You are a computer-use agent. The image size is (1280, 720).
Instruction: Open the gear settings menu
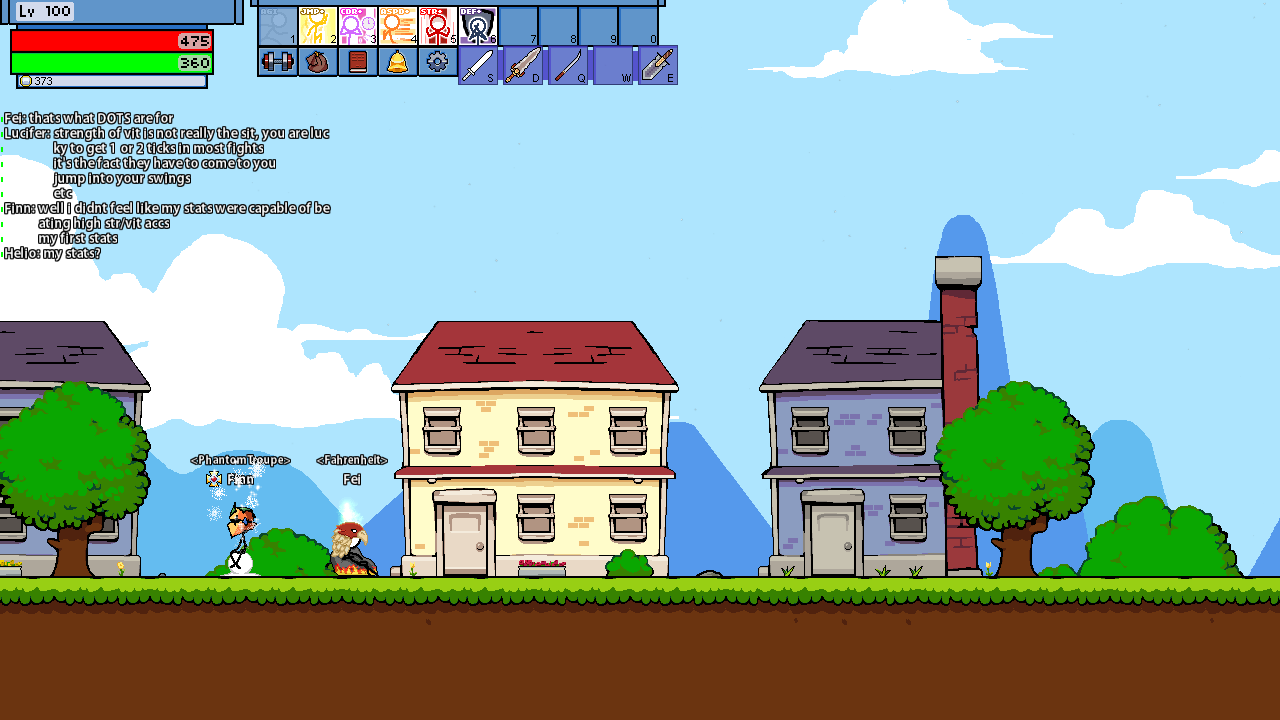click(x=437, y=62)
